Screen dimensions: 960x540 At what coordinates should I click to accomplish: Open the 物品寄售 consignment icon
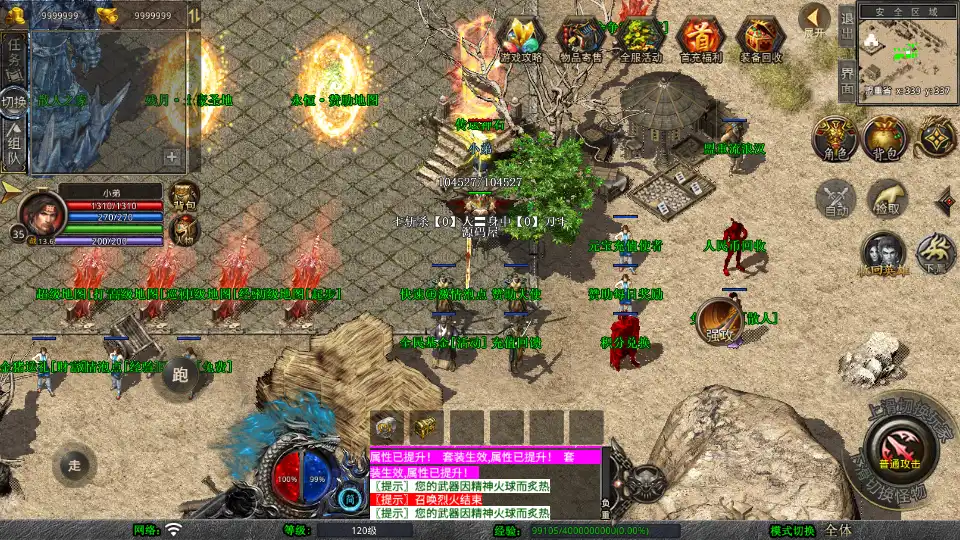580,40
